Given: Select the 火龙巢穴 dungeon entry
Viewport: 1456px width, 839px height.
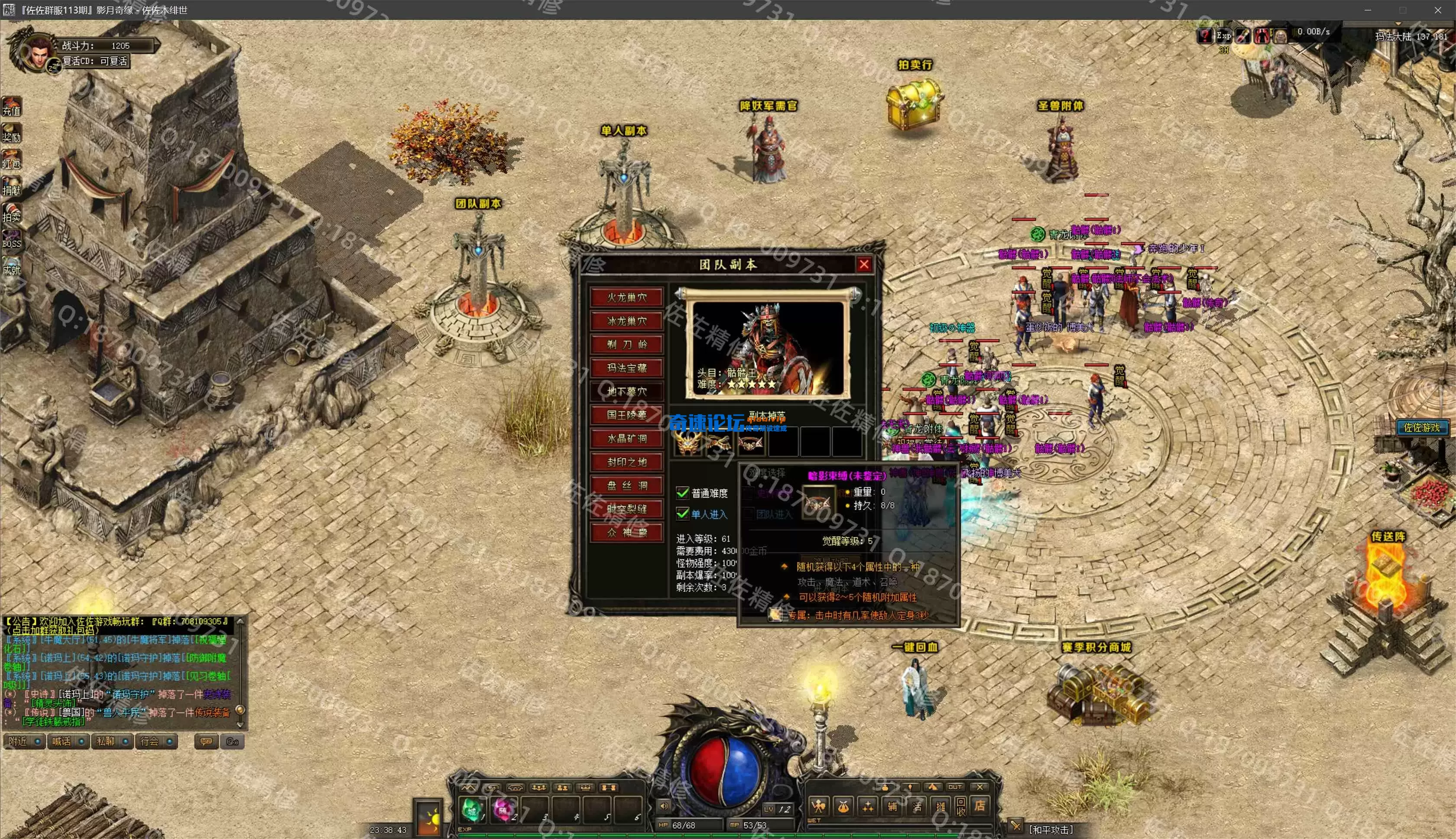Looking at the screenshot, I should (627, 297).
